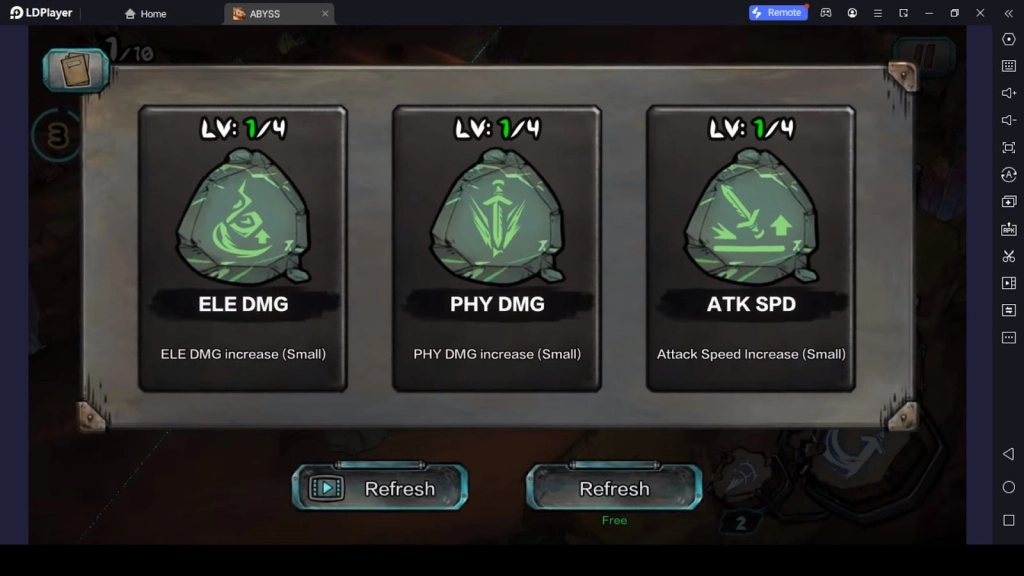This screenshot has height=576, width=1024.
Task: Use the free Refresh button
Action: pos(614,488)
